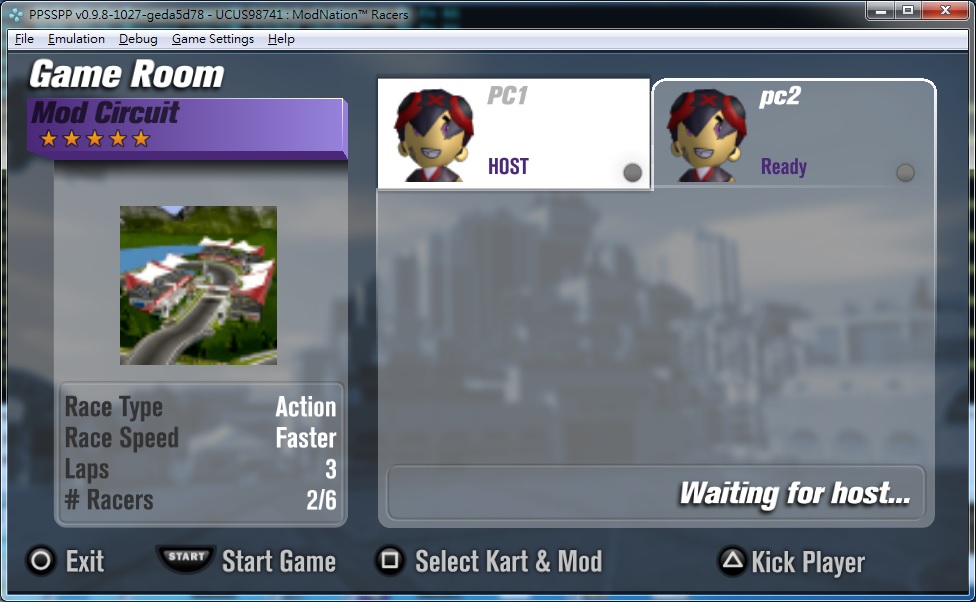Open the Help menu
This screenshot has height=602, width=976.
coord(281,39)
